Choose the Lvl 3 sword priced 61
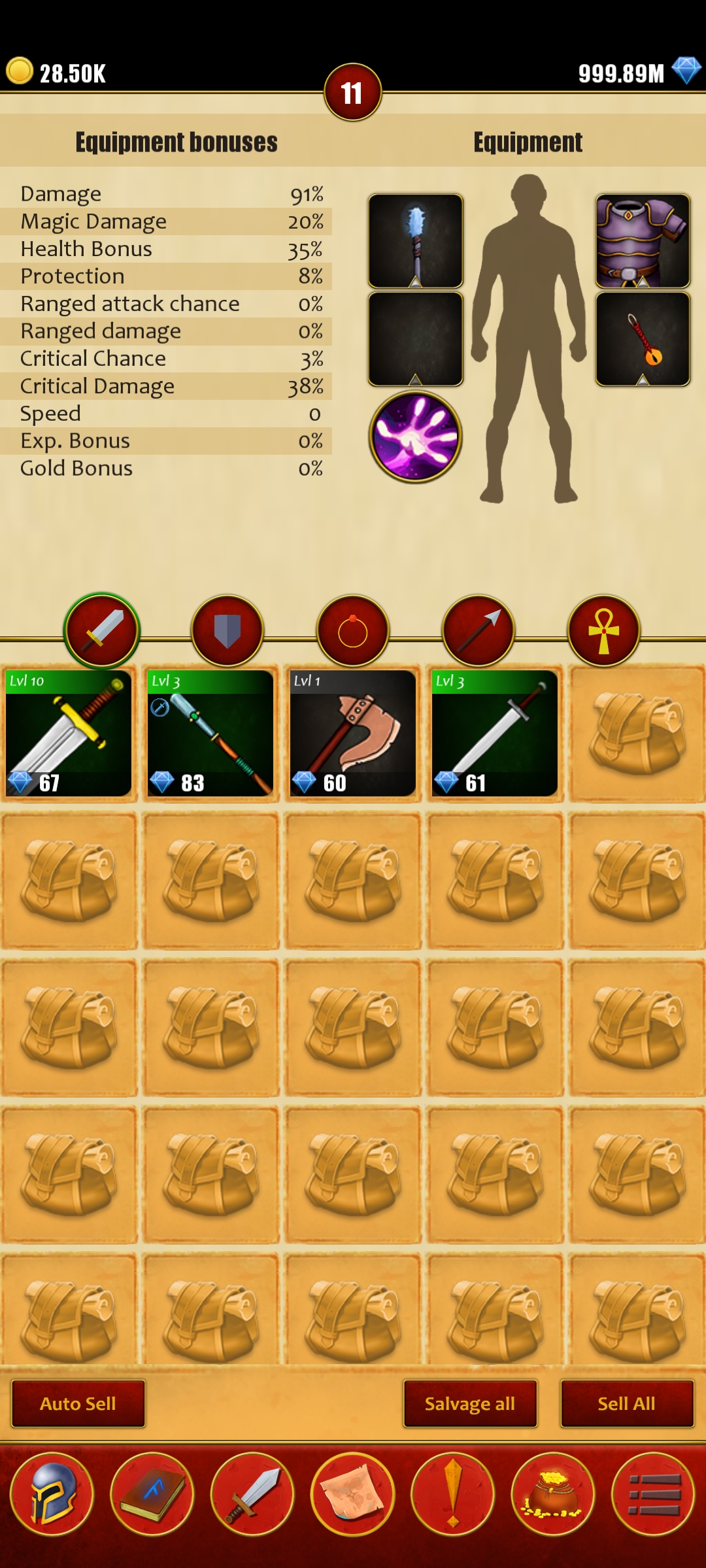This screenshot has height=1568, width=706. 494,733
